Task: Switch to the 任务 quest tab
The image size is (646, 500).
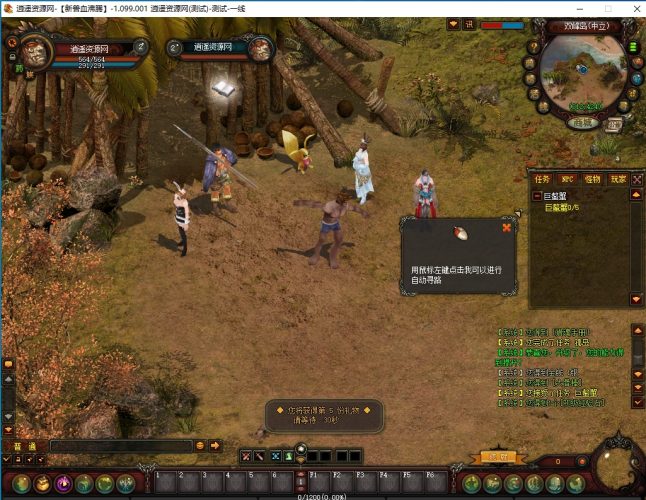Action: pyautogui.click(x=543, y=179)
